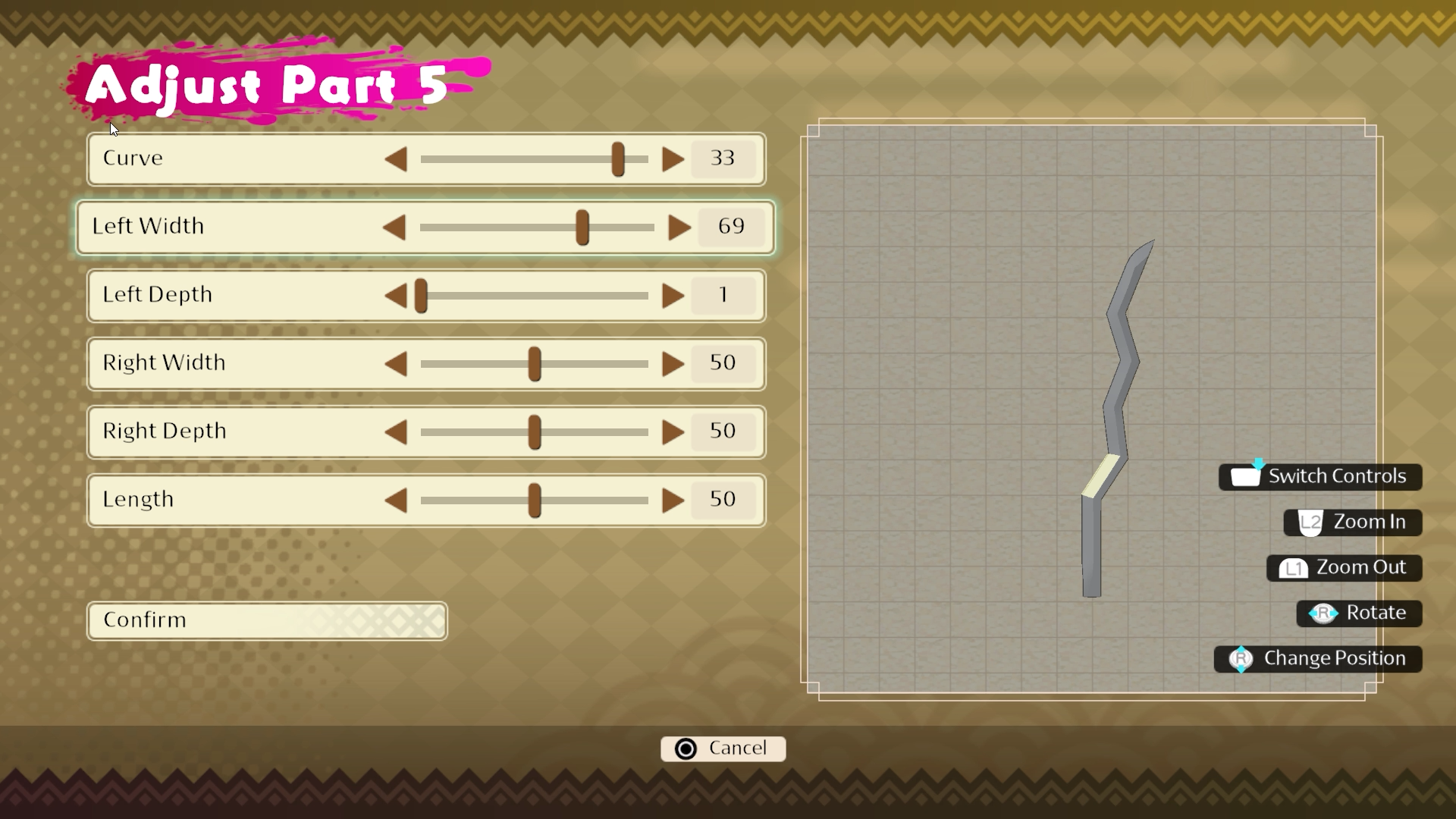
Task: Decrease Left Width with the left arrow
Action: coord(394,227)
